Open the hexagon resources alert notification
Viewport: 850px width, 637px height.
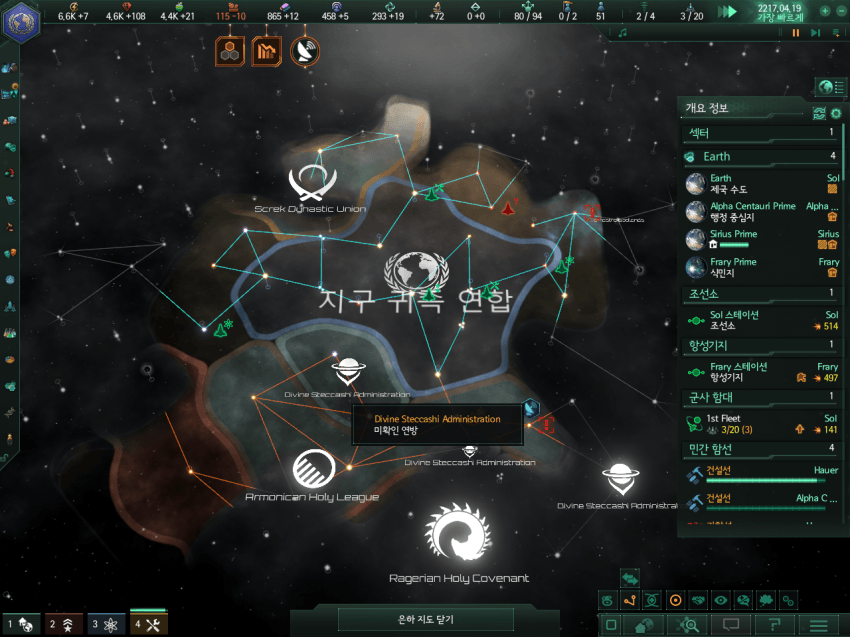(x=231, y=50)
